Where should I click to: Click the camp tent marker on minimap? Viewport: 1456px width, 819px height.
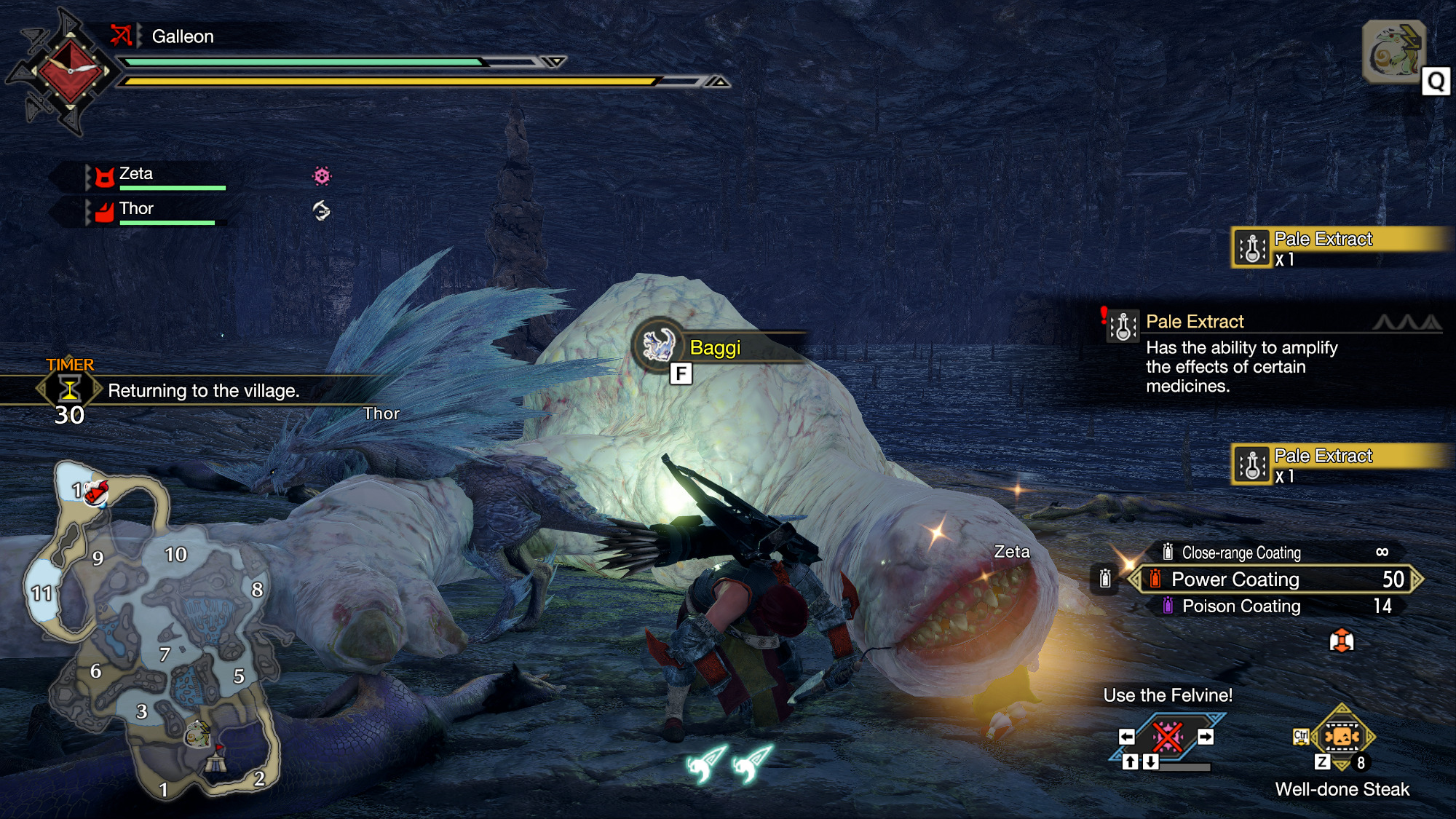tap(215, 761)
